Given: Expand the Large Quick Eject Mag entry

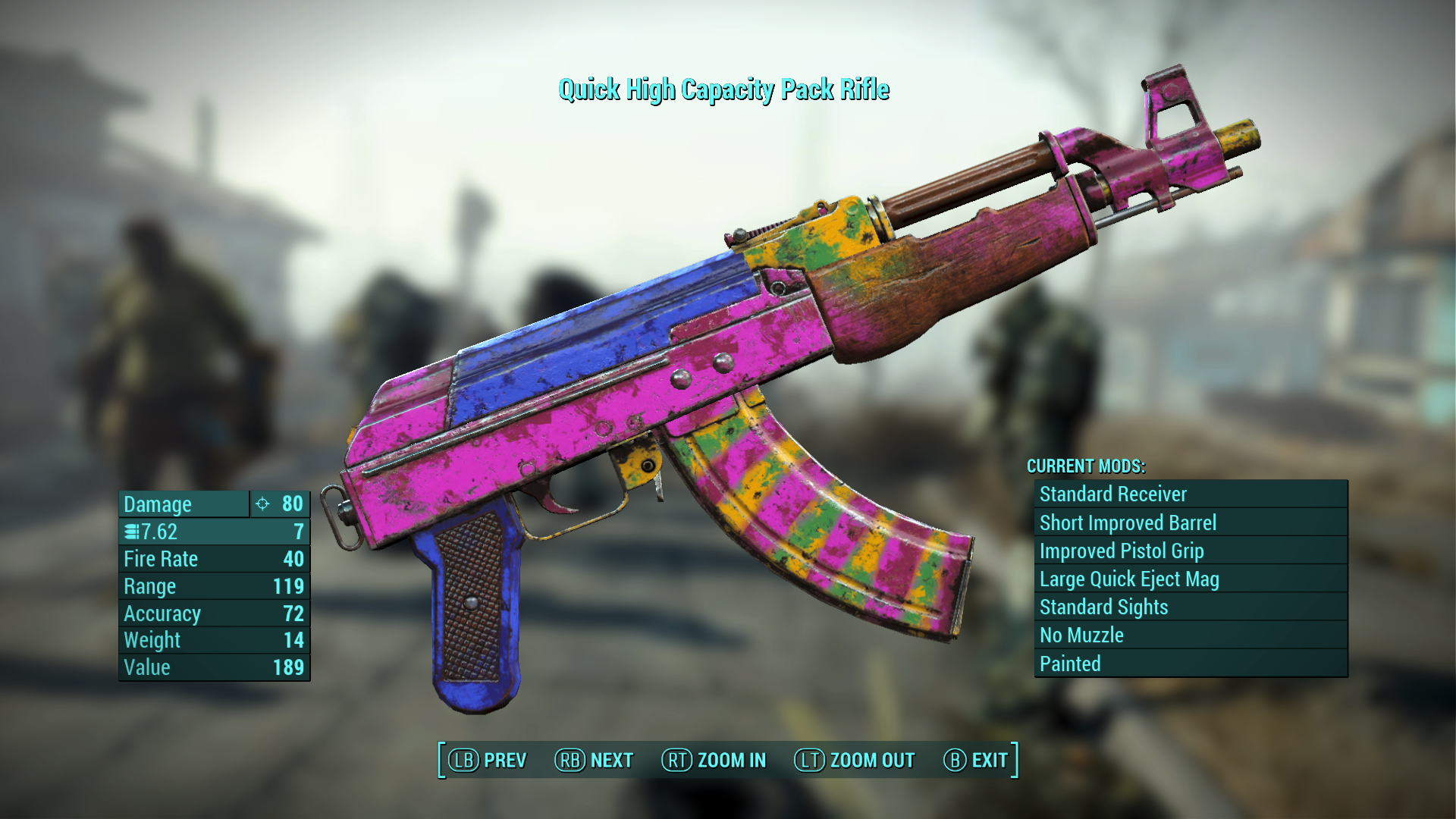Looking at the screenshot, I should (1189, 579).
